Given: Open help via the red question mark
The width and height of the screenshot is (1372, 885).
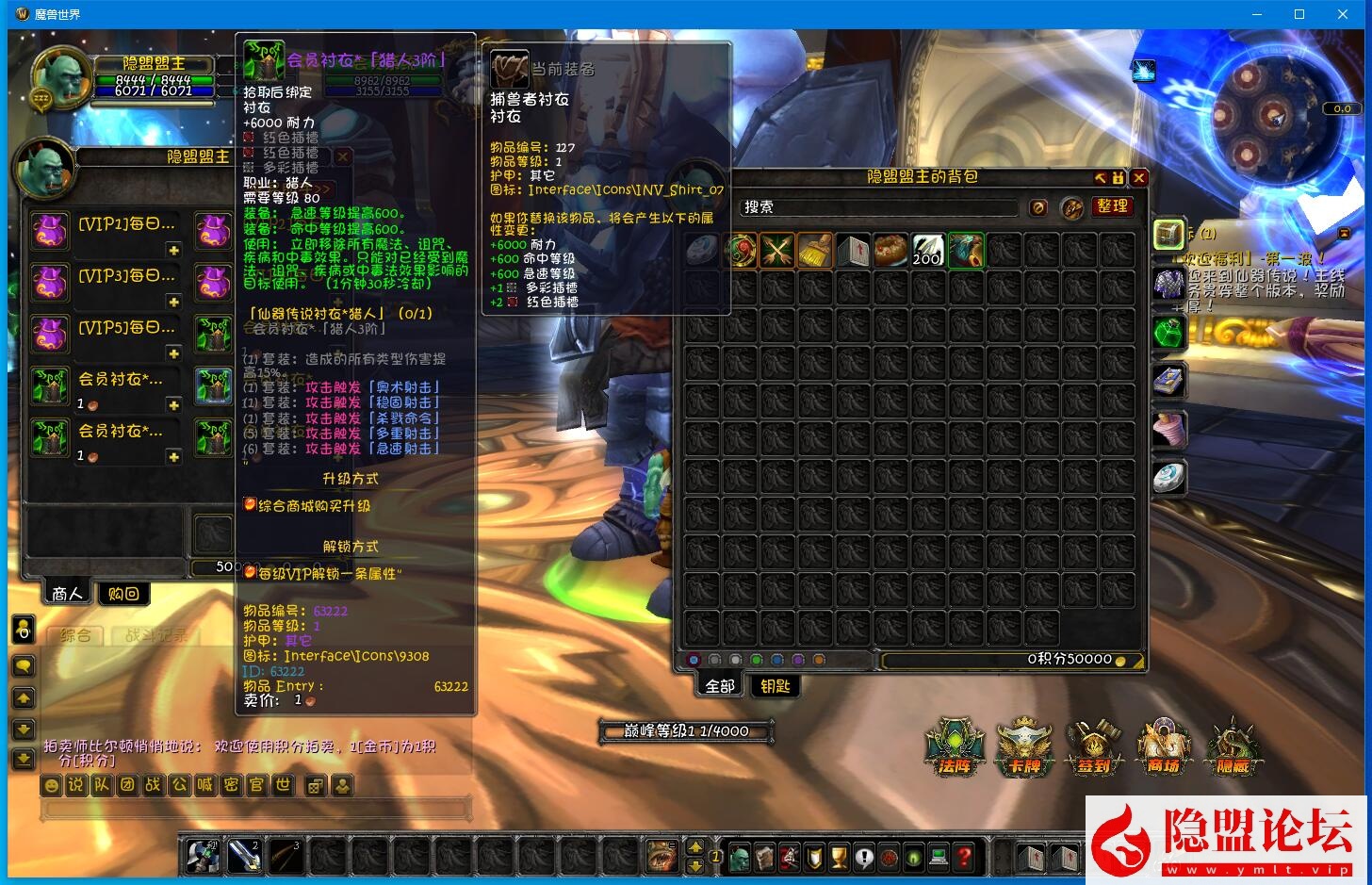Looking at the screenshot, I should [963, 858].
